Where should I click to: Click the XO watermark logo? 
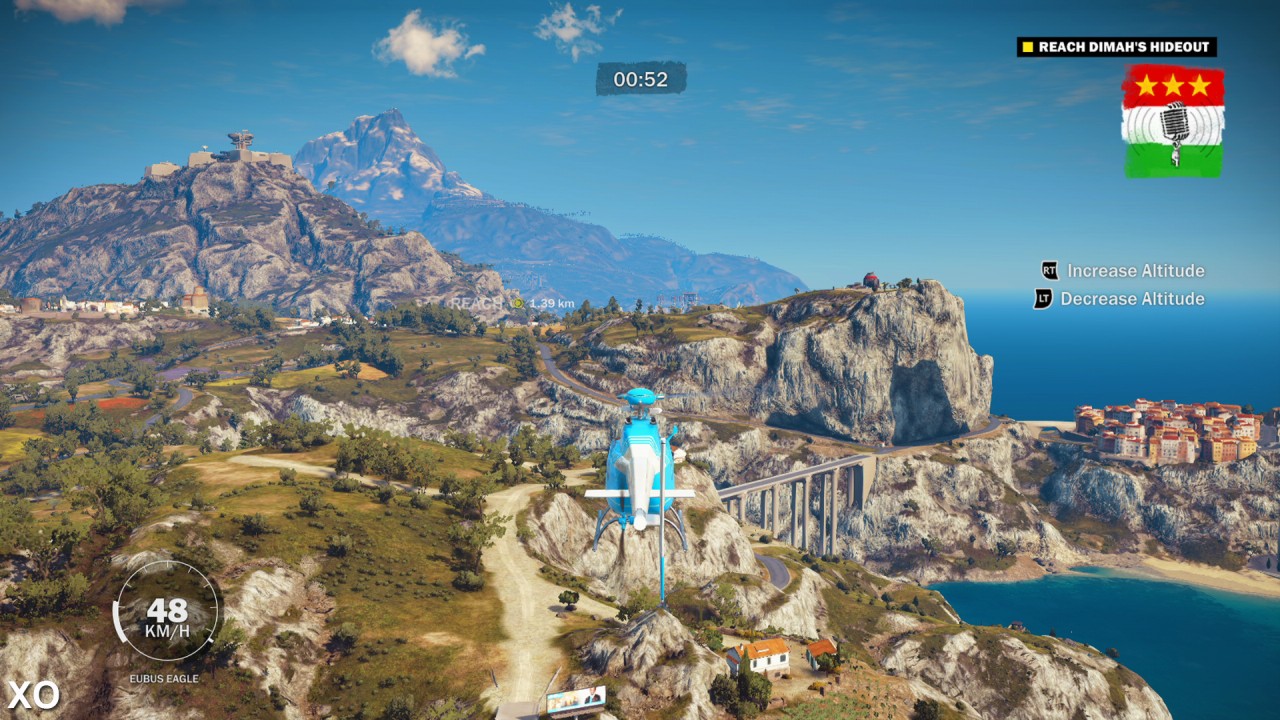33,694
